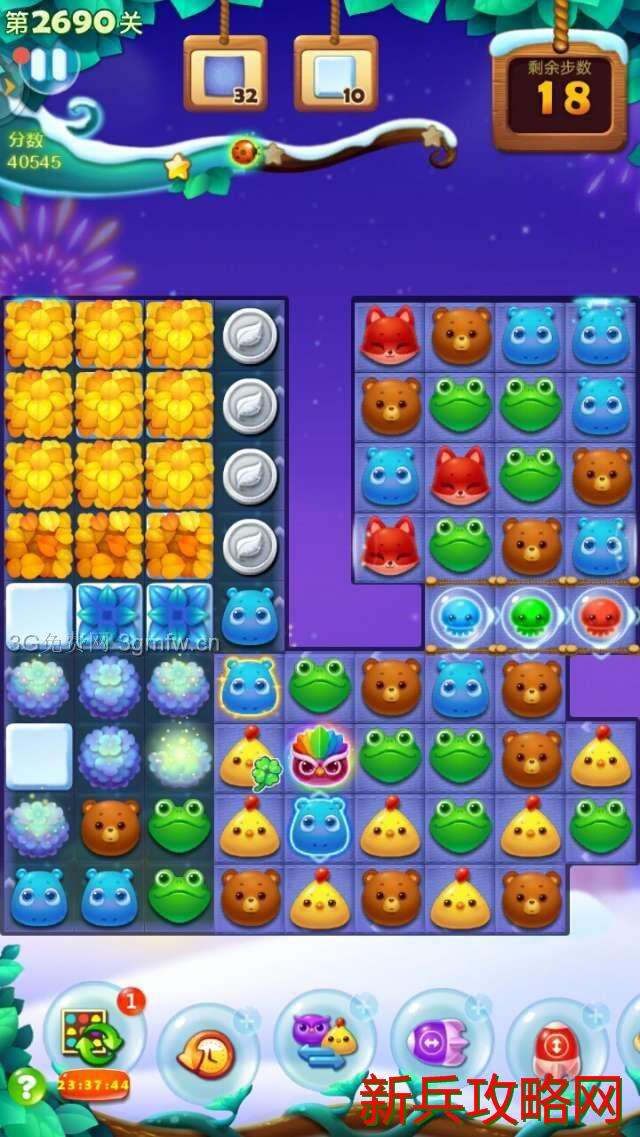Select the red jellyfish bubble tile

(600, 618)
